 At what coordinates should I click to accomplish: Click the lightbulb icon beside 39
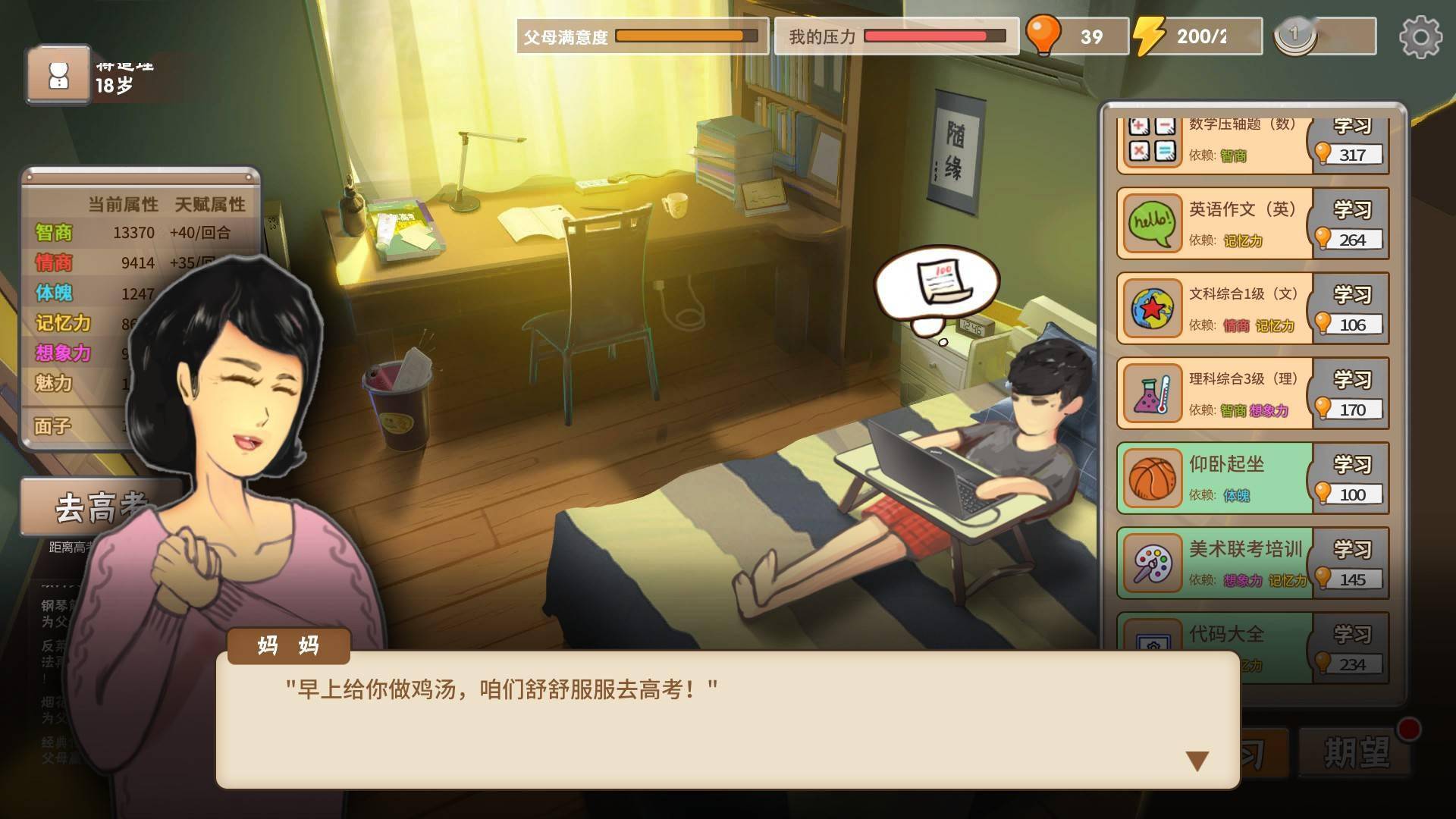(x=1045, y=33)
